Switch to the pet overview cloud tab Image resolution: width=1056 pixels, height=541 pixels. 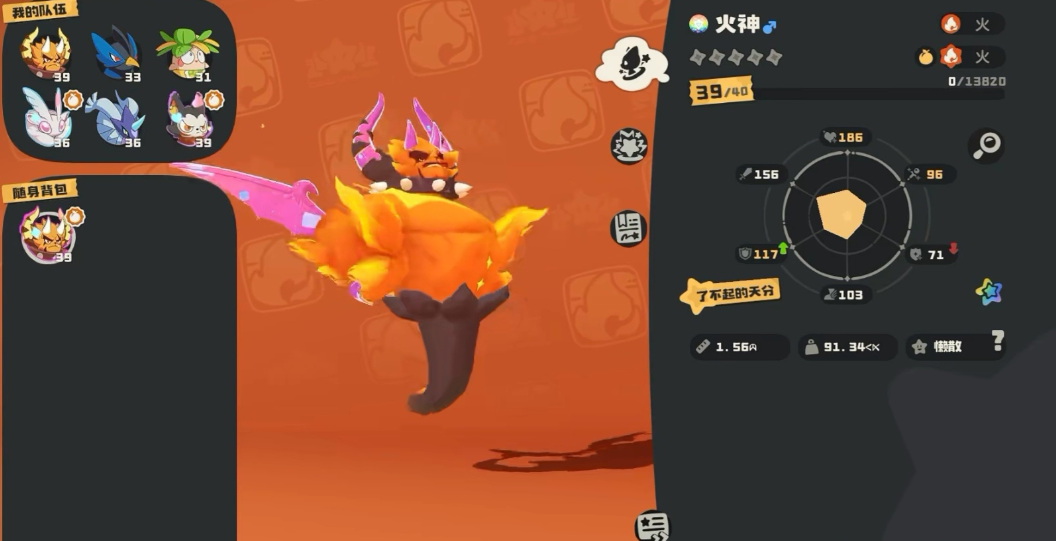[x=632, y=64]
